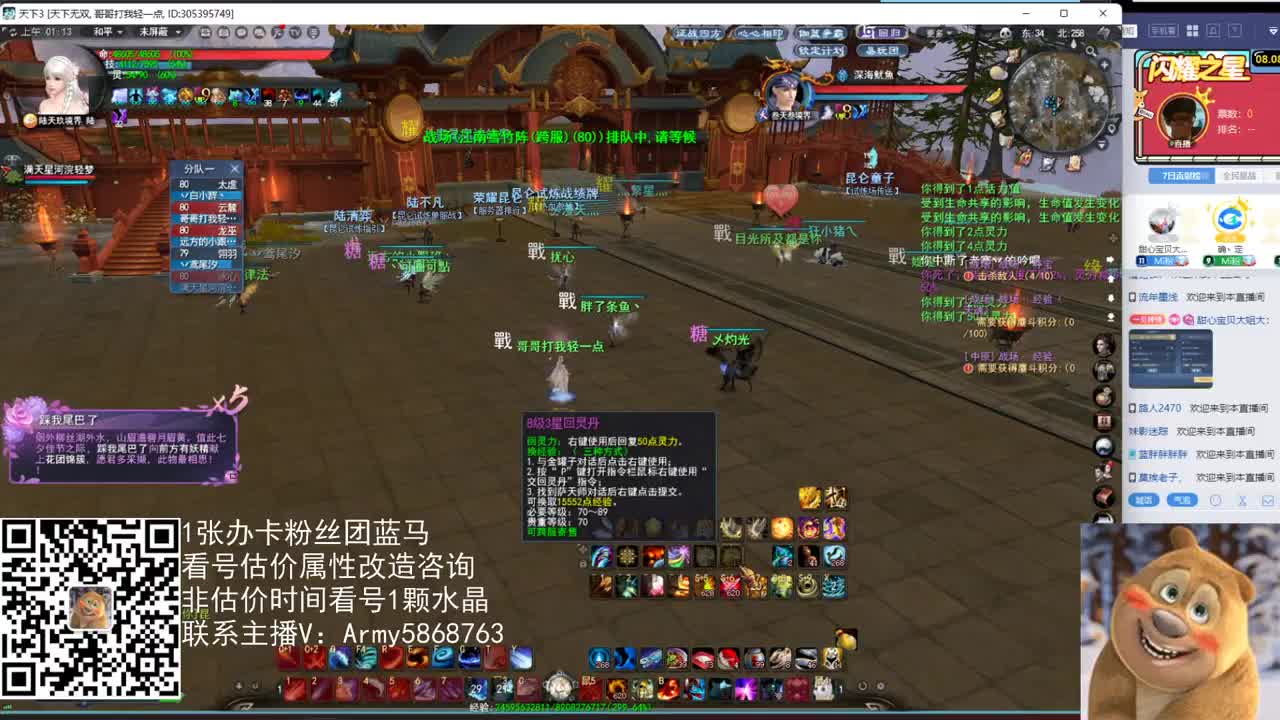Select the 7日流量 tab in the sidebar

click(x=1182, y=175)
